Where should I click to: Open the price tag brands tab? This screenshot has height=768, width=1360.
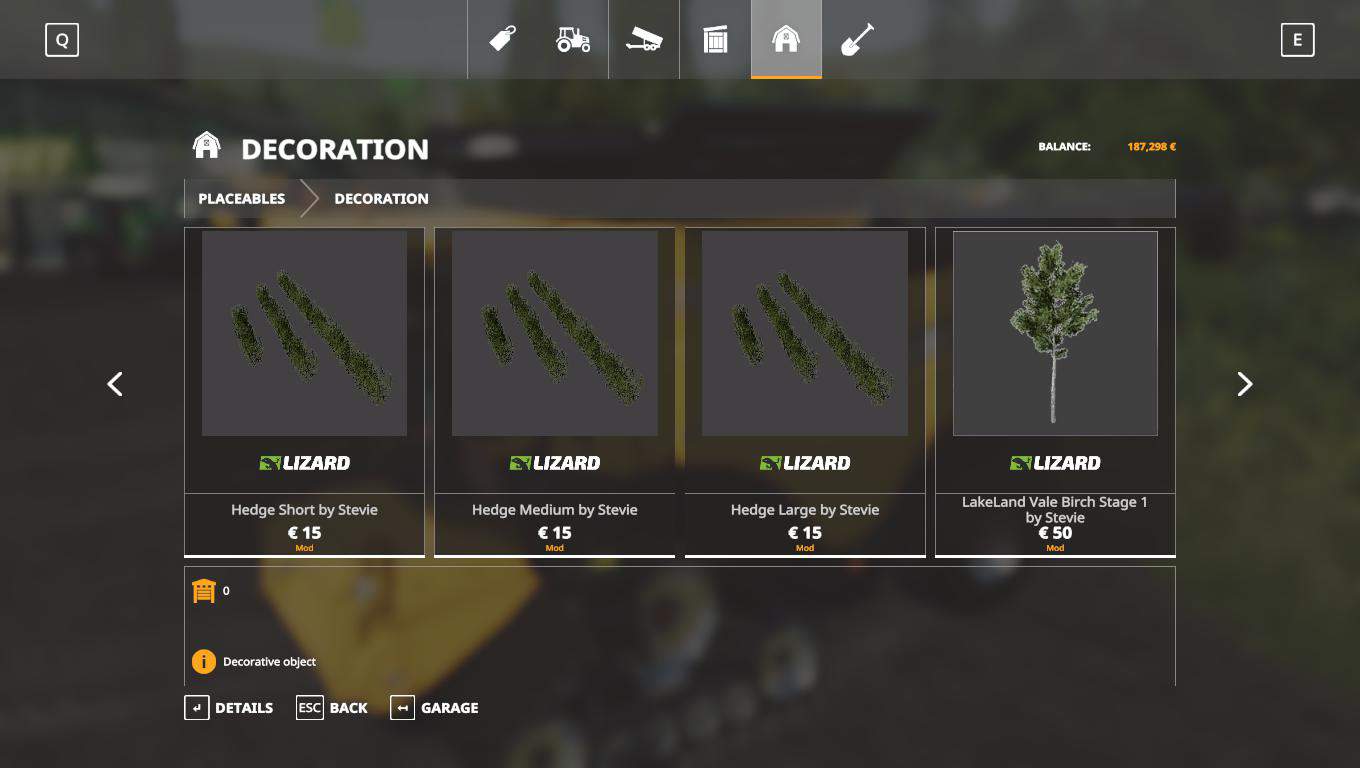502,40
